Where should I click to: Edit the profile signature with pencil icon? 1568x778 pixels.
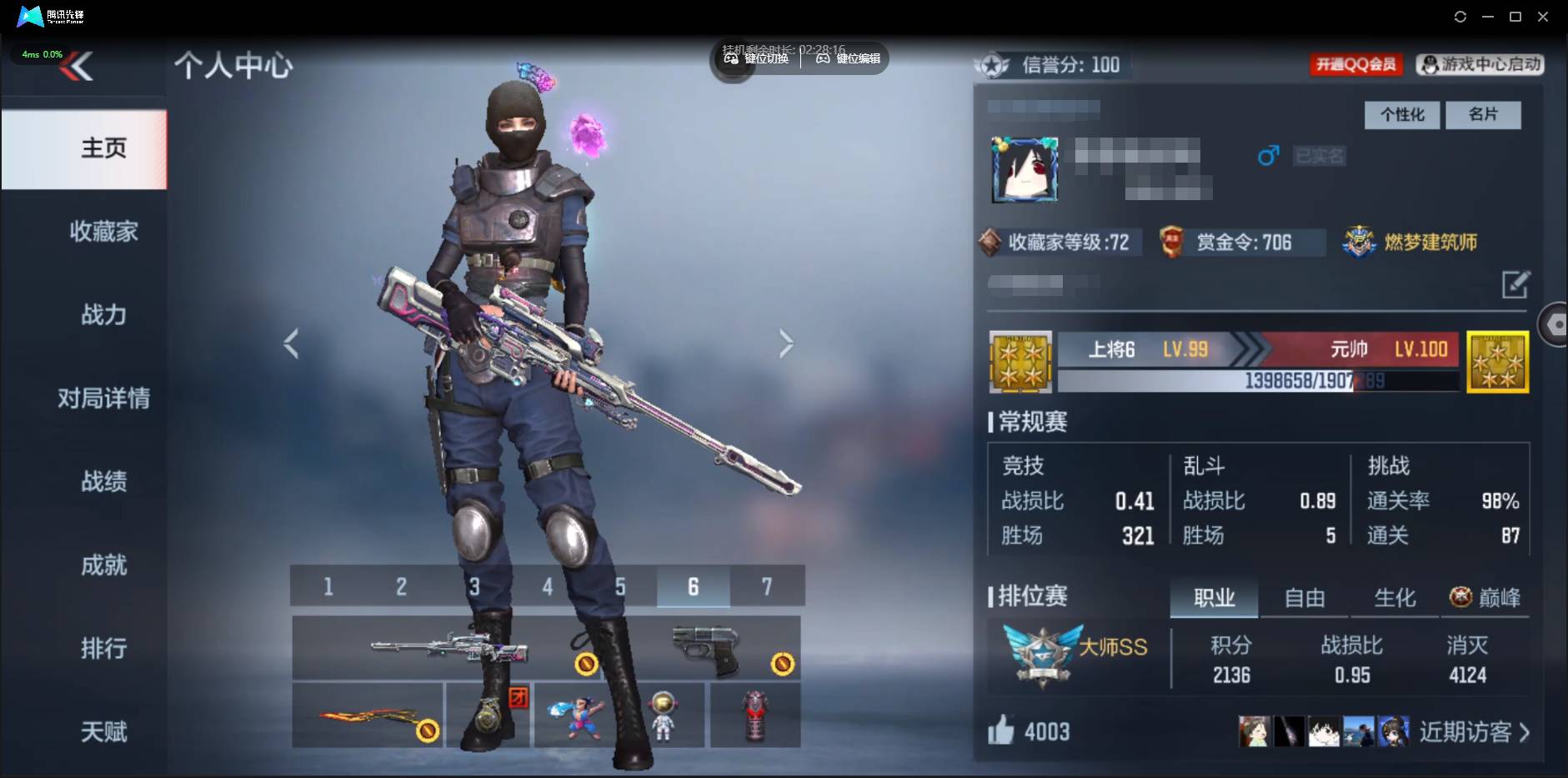[1515, 284]
